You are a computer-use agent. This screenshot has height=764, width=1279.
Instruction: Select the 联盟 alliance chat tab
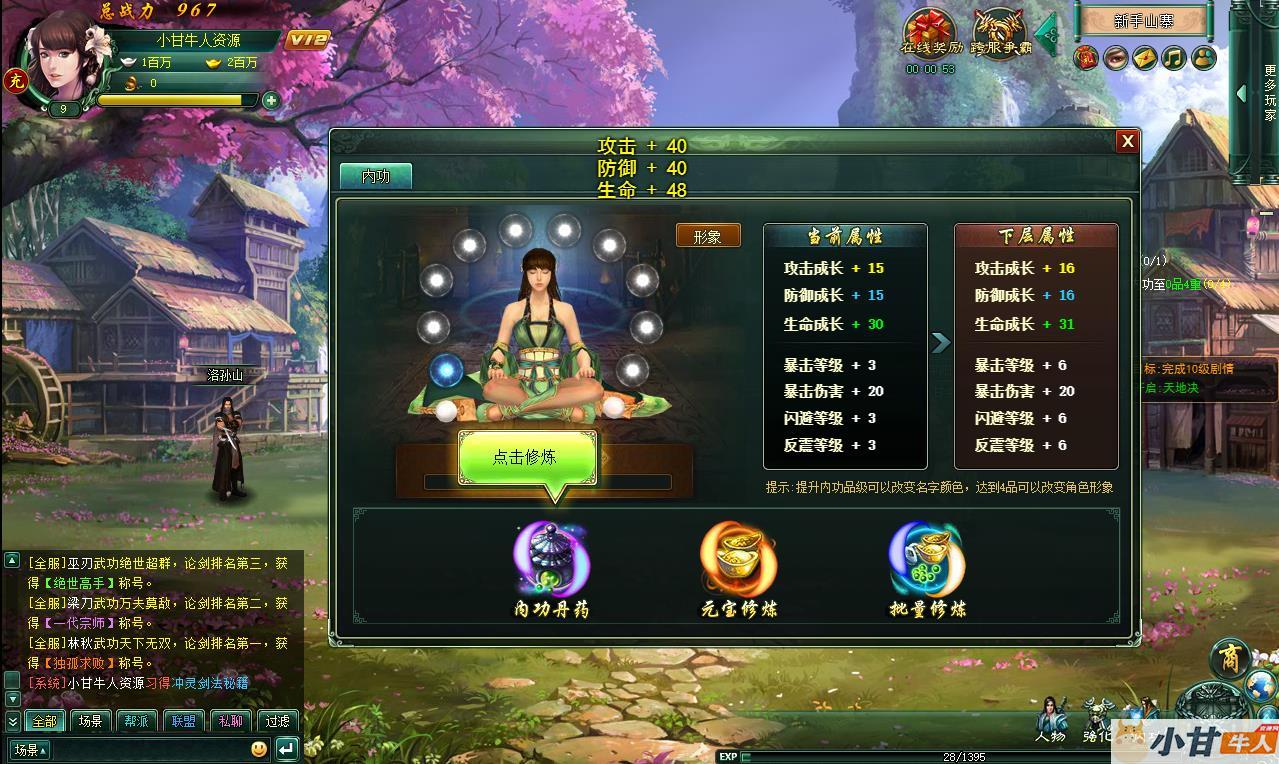tap(183, 720)
